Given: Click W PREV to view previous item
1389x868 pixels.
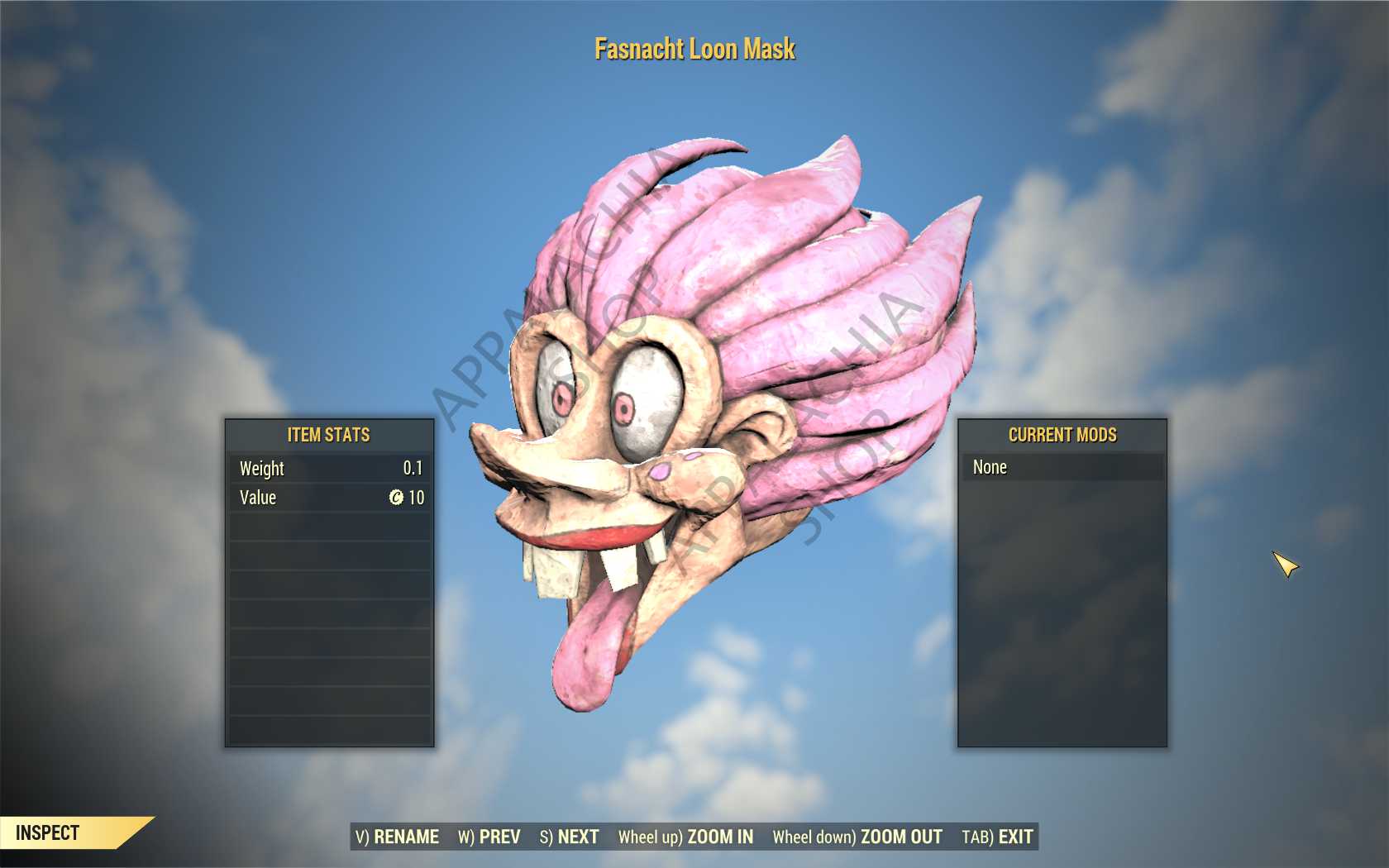Looking at the screenshot, I should coord(489,837).
